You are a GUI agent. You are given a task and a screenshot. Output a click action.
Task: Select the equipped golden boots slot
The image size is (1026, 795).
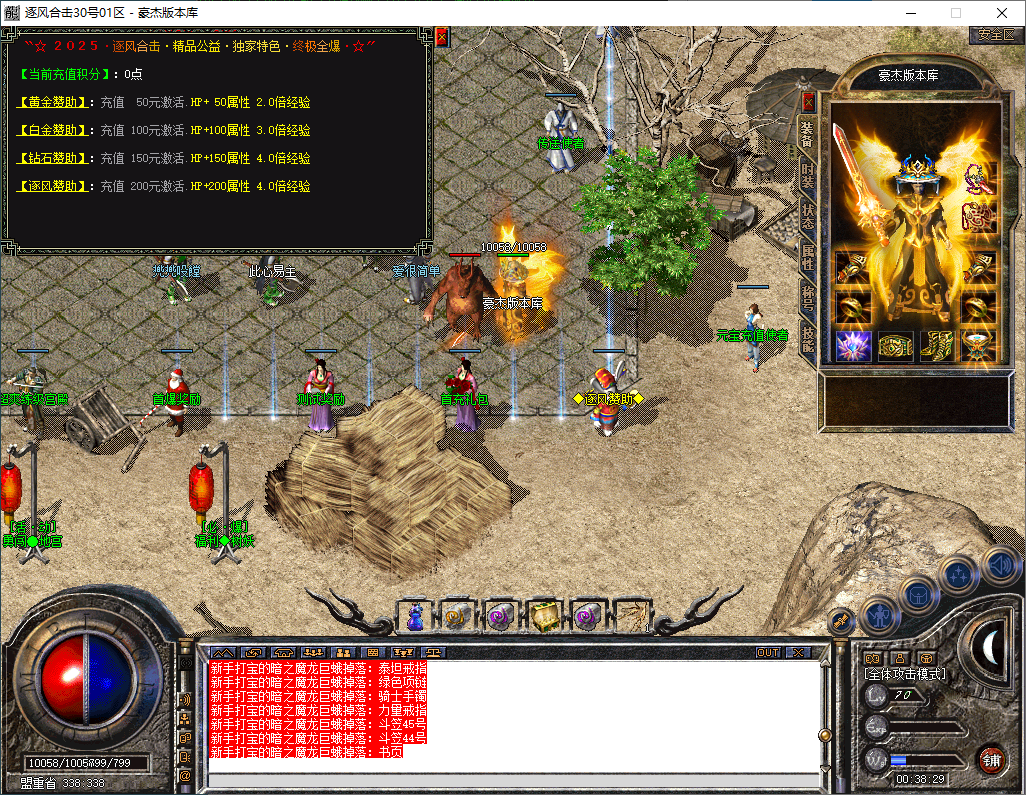tap(938, 346)
